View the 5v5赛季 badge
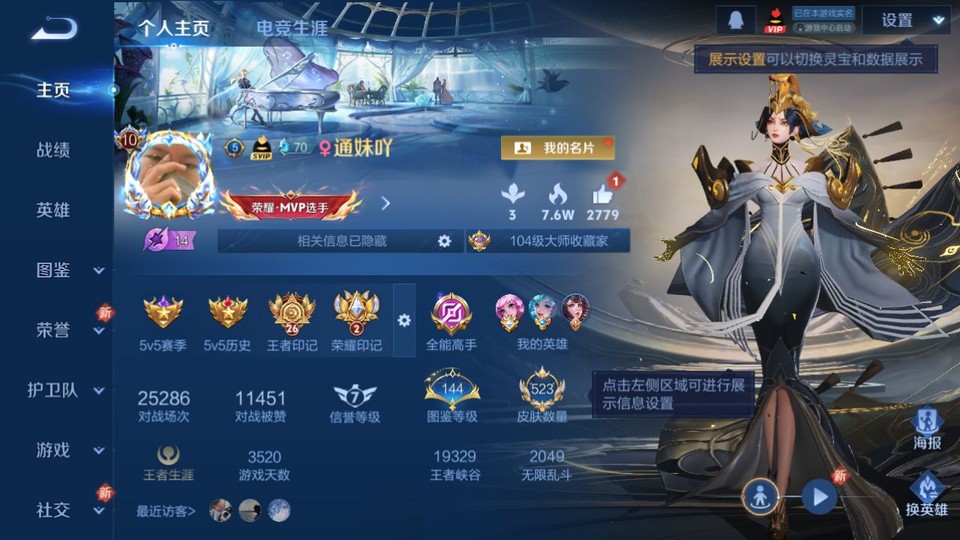This screenshot has width=960, height=540. [x=163, y=313]
